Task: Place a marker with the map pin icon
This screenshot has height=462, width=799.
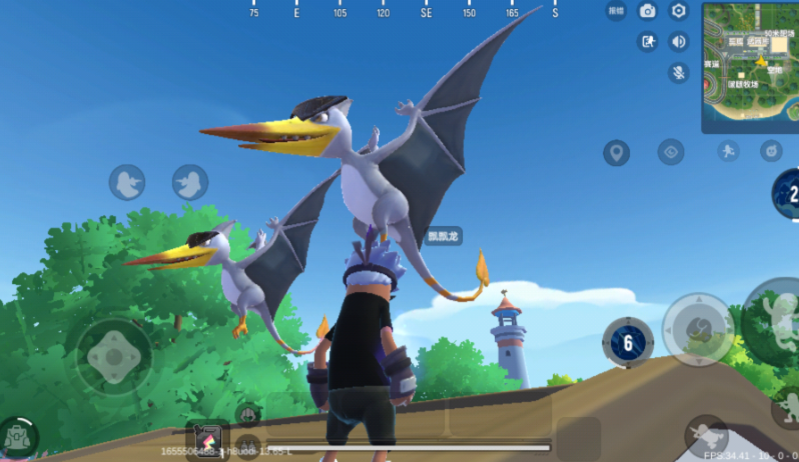Action: 616,153
